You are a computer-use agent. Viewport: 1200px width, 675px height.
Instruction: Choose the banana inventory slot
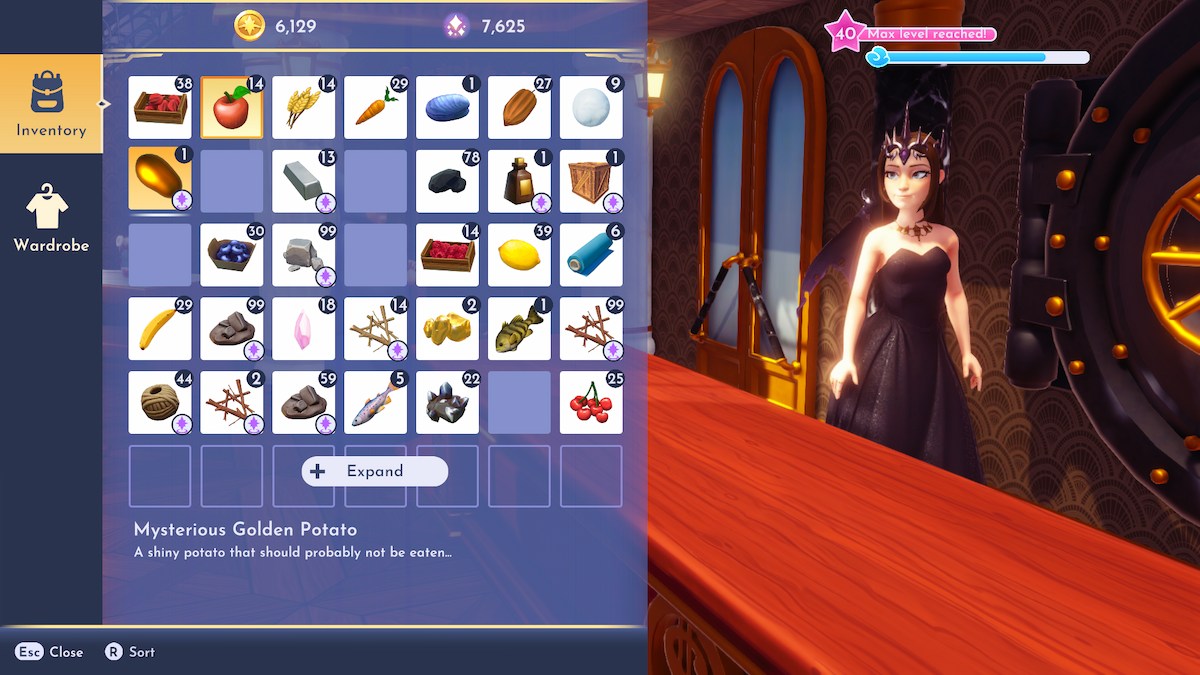pyautogui.click(x=160, y=328)
